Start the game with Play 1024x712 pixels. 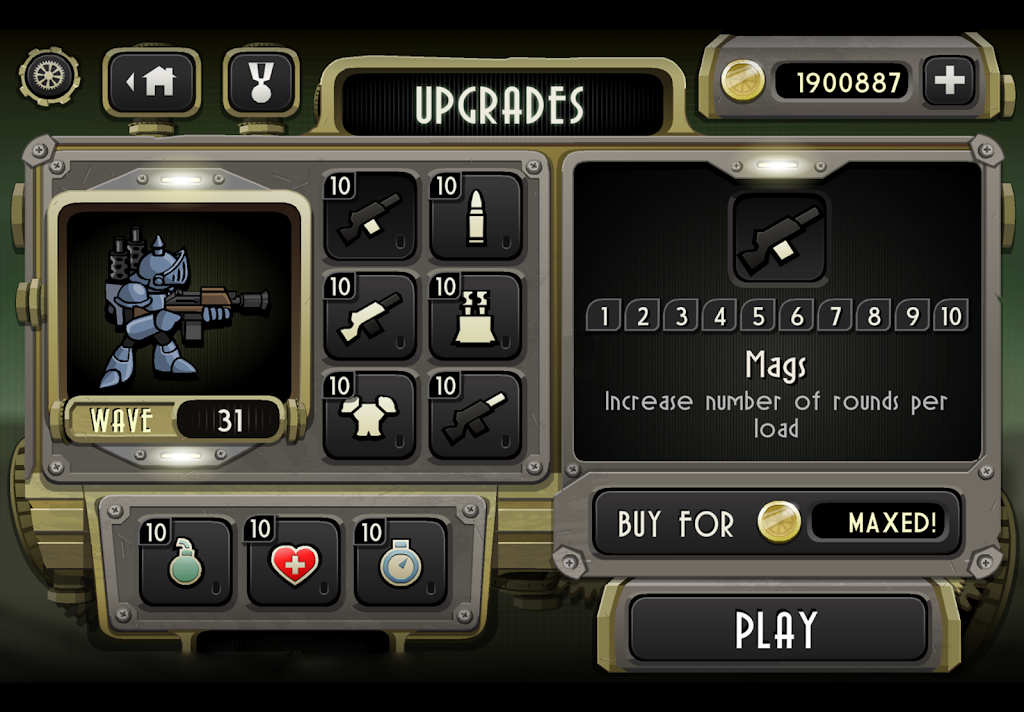pos(777,628)
